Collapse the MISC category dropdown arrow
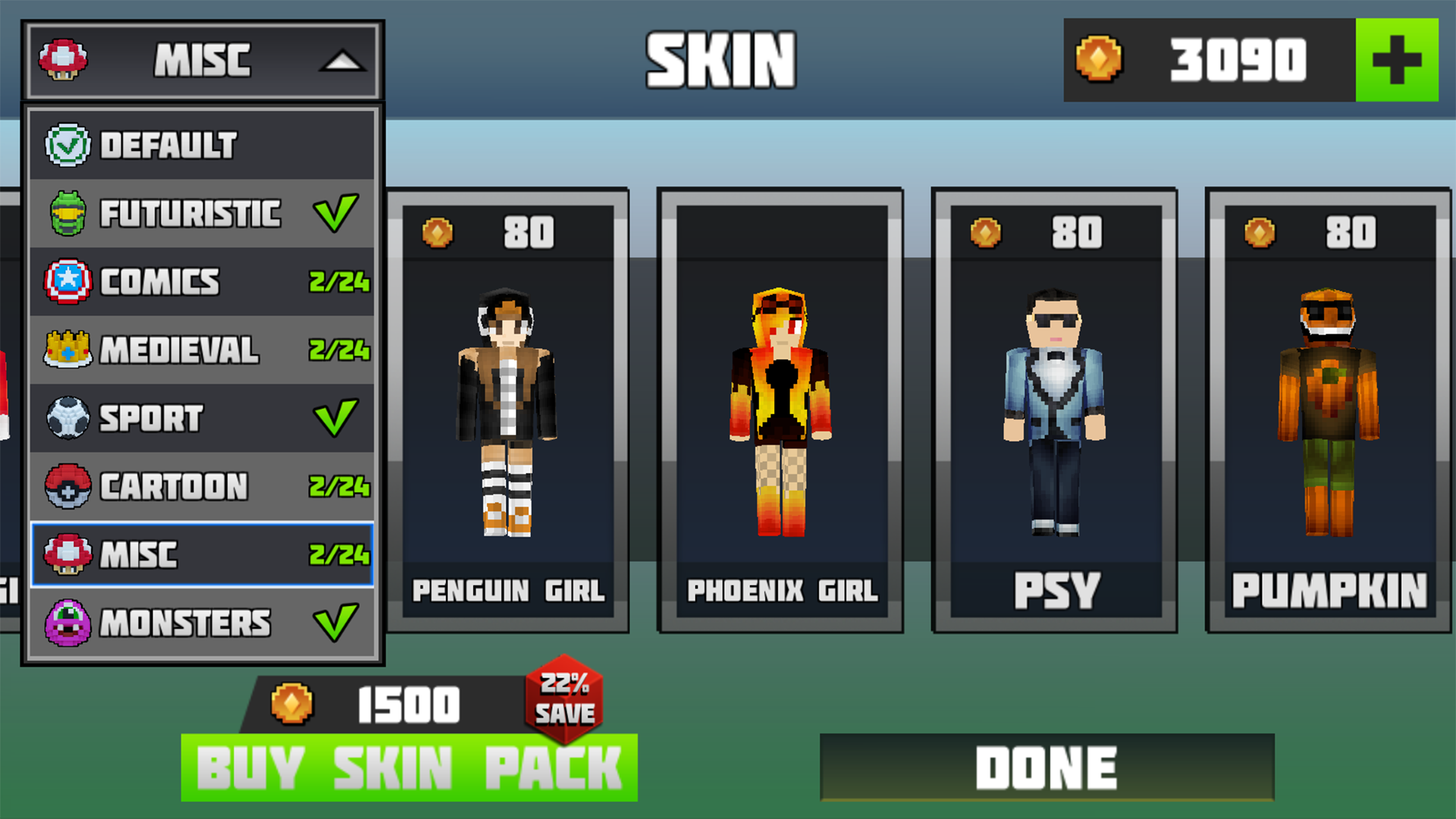 tap(343, 61)
